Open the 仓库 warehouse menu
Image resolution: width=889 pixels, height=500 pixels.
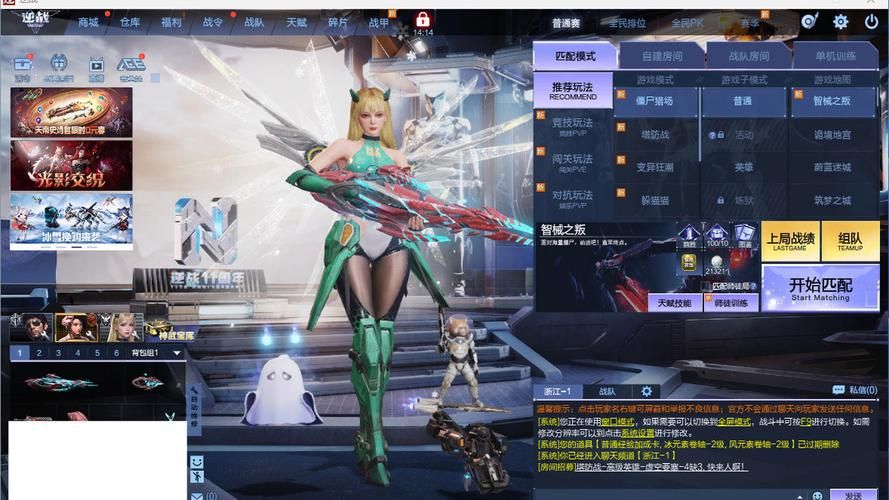pyautogui.click(x=130, y=22)
